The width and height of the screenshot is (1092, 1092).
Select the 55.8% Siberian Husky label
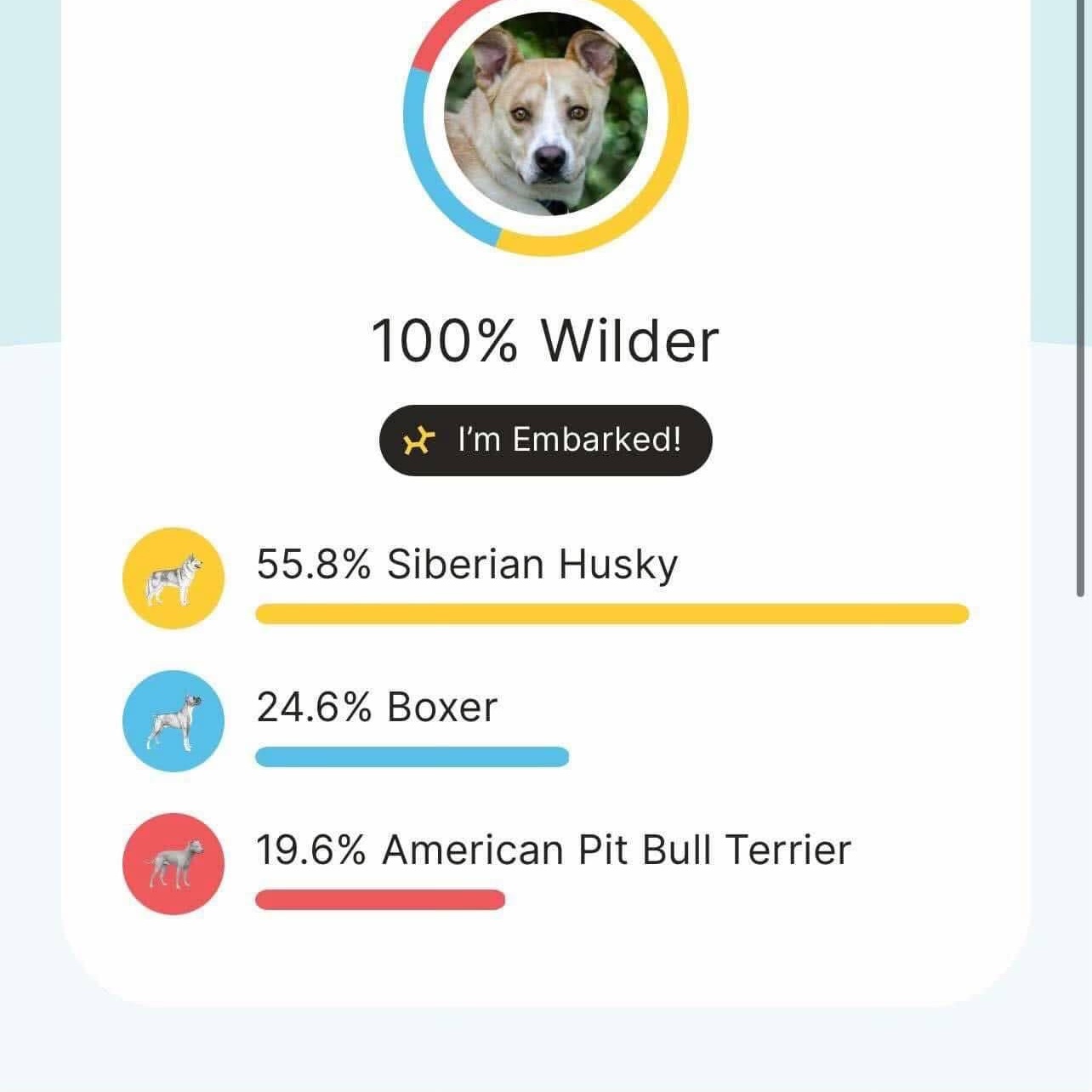click(468, 564)
